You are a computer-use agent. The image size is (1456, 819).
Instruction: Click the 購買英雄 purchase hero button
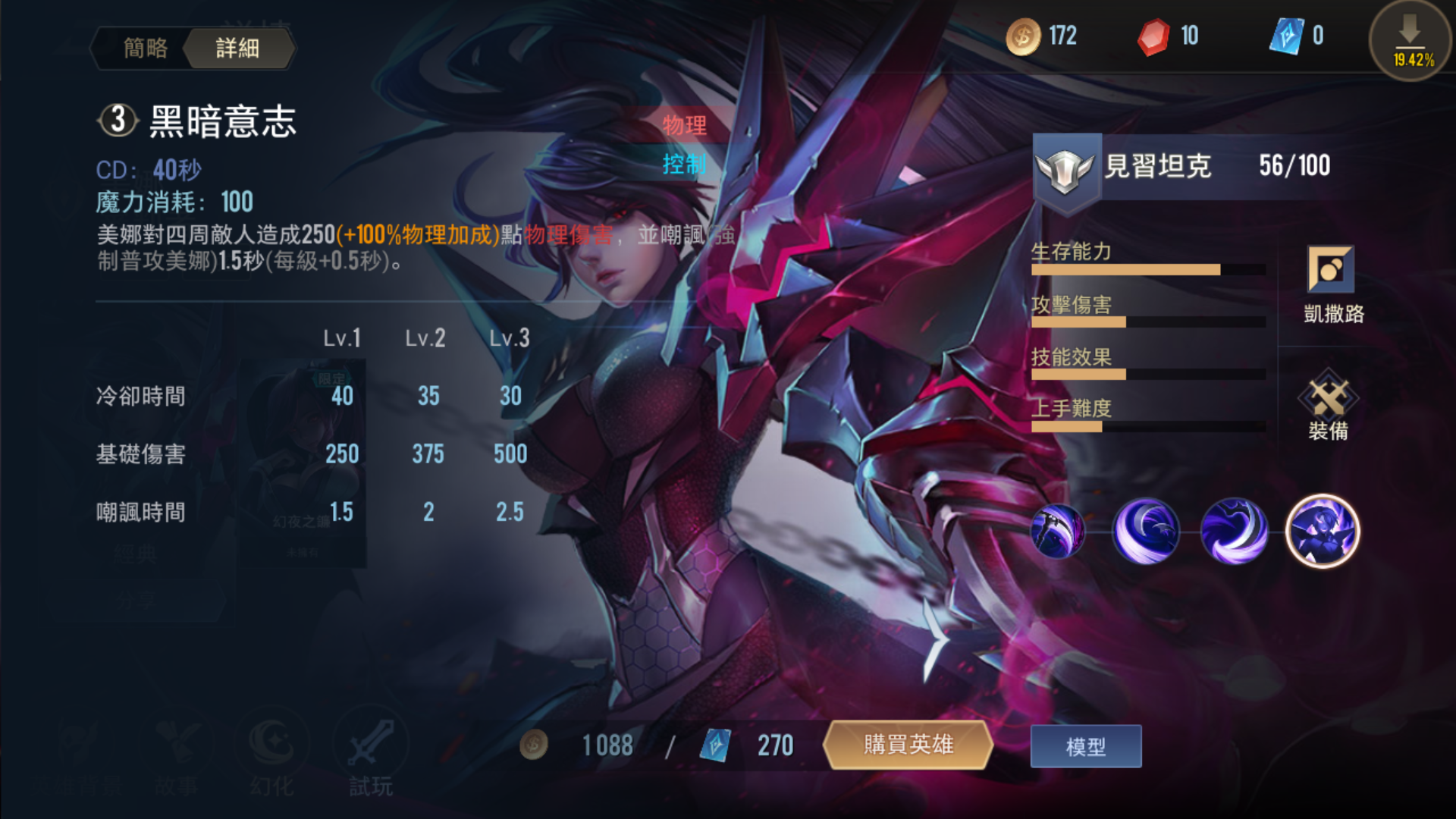[x=909, y=746]
